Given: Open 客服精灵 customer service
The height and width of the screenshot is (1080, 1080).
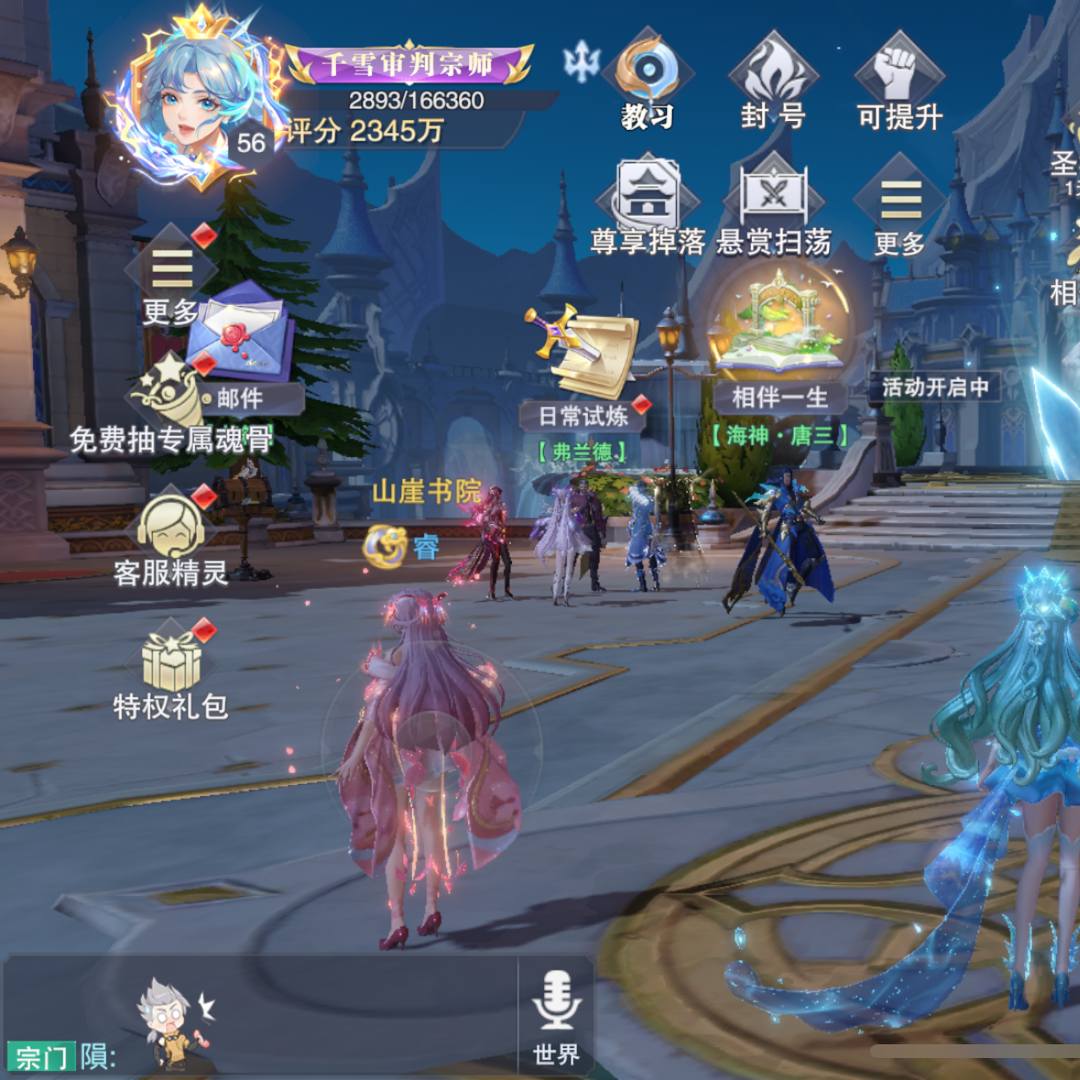Looking at the screenshot, I should pyautogui.click(x=171, y=540).
